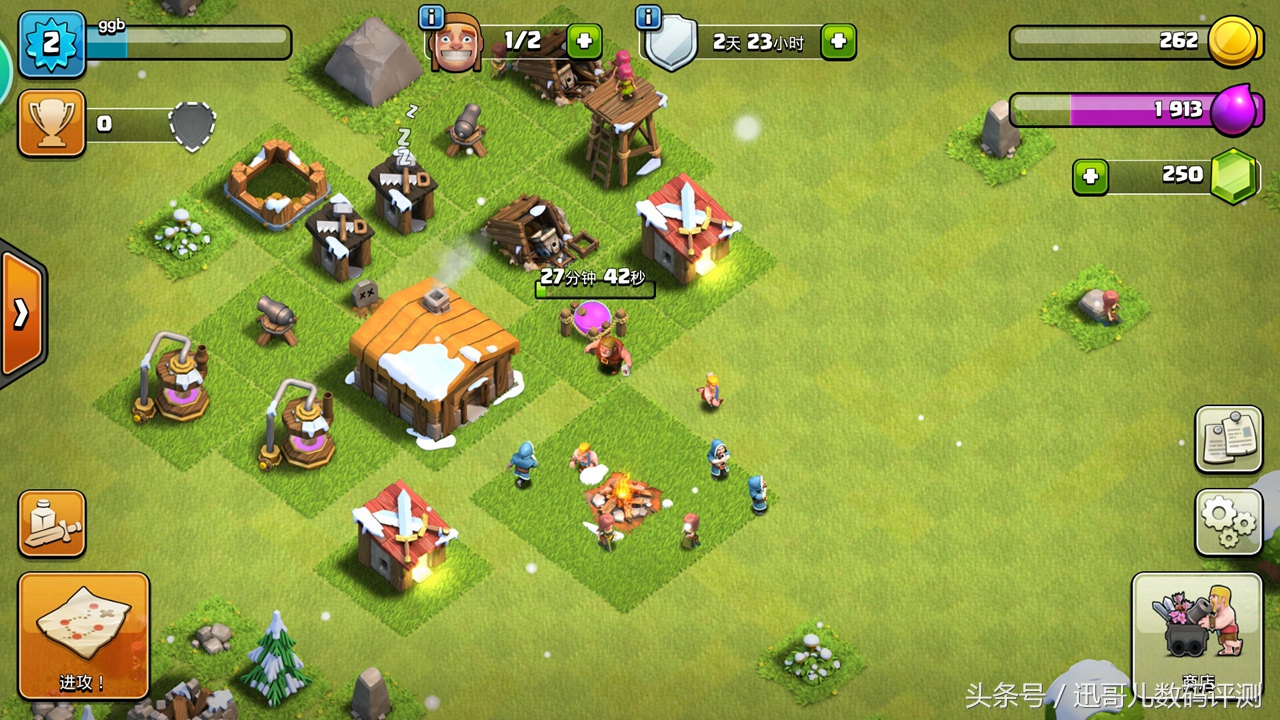Open the trophy league button
This screenshot has width=1280, height=720.
(x=51, y=123)
